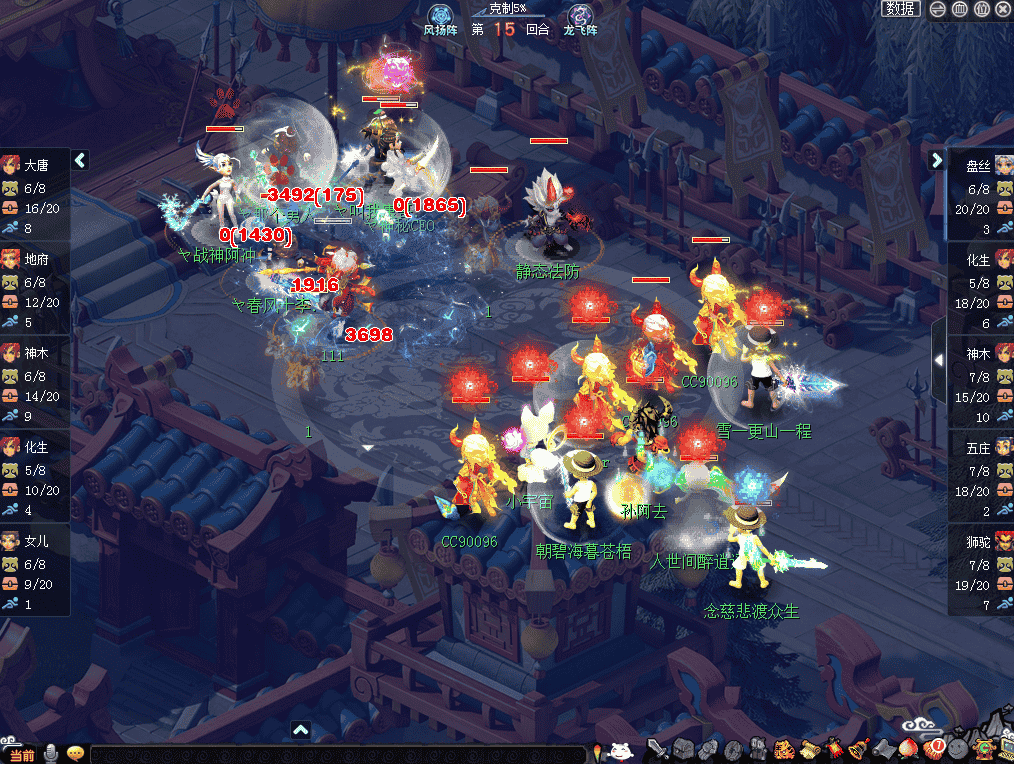Open the golden bell icon in the toolbar

coord(858,749)
